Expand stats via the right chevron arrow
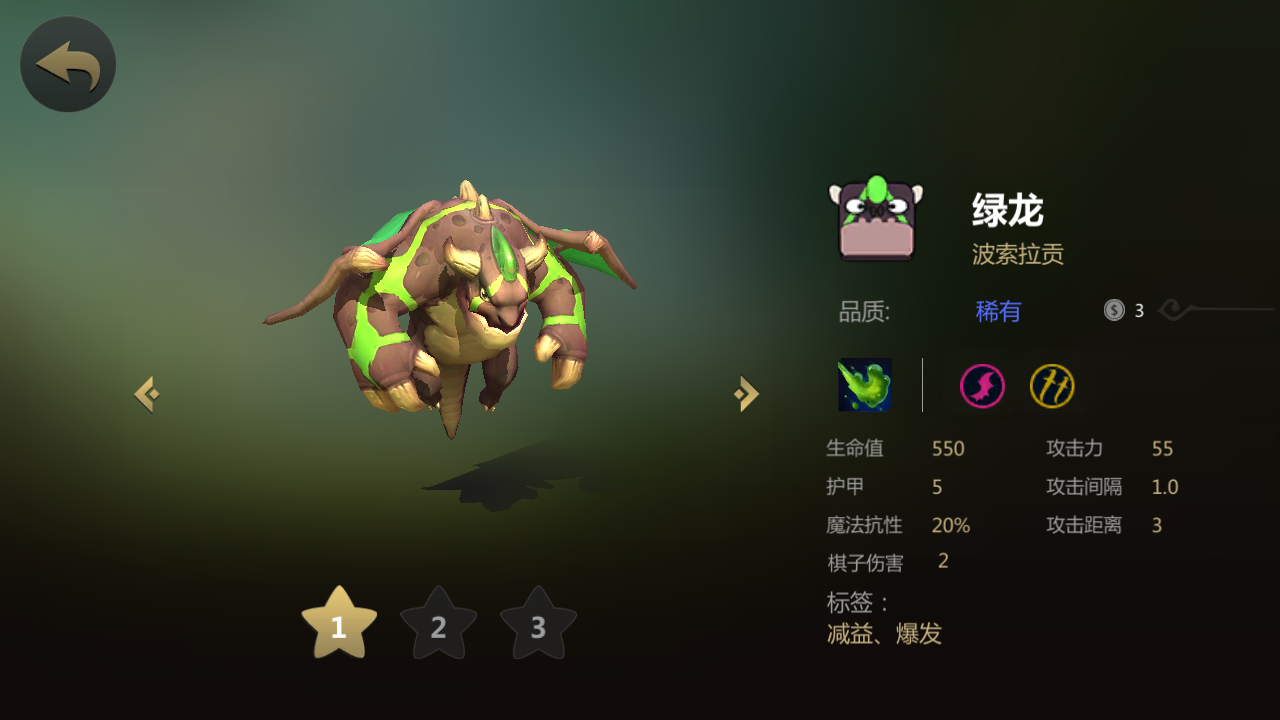Viewport: 1280px width, 720px height. coord(744,392)
